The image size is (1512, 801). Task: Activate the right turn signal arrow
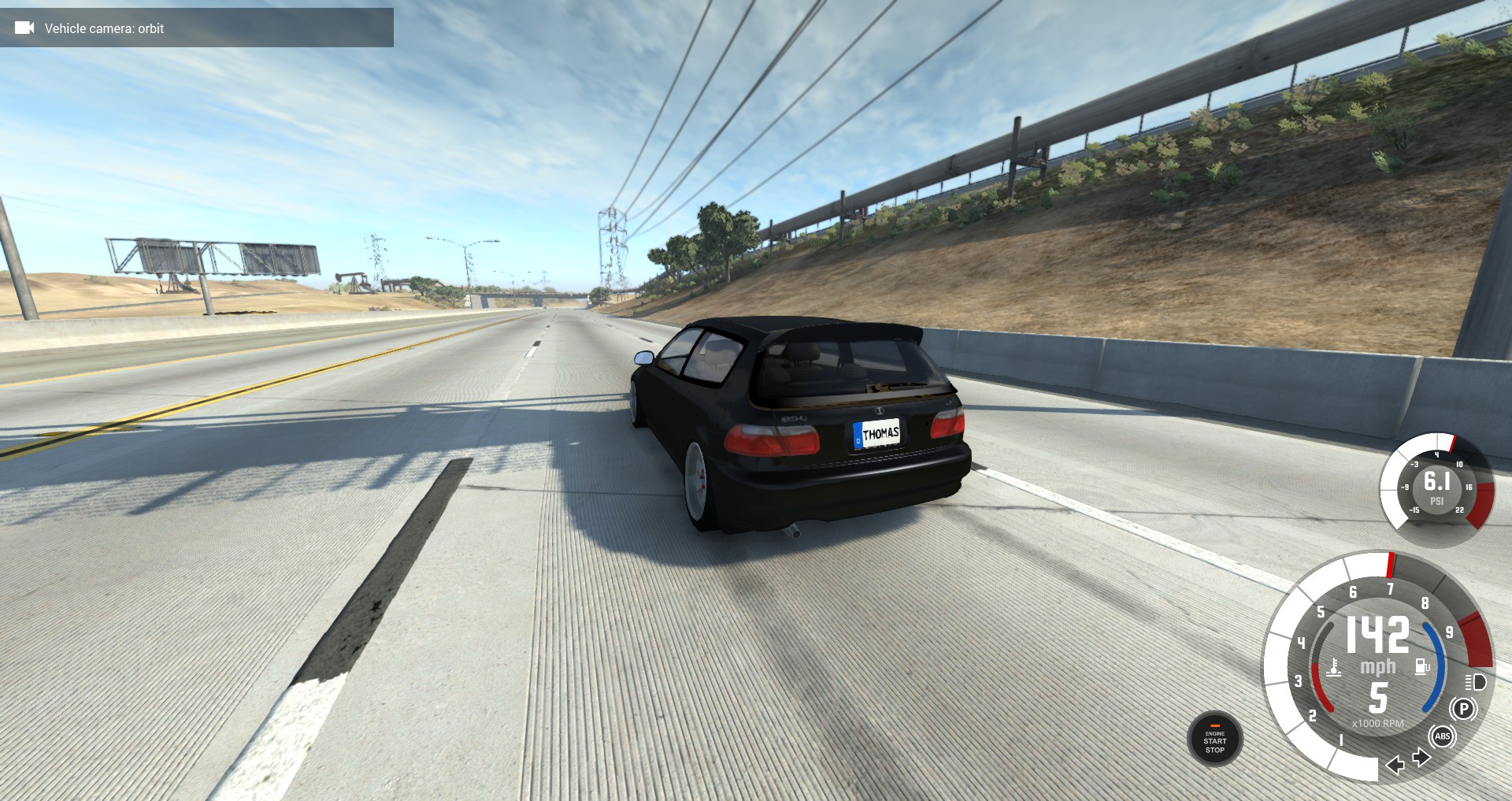coord(1421,758)
